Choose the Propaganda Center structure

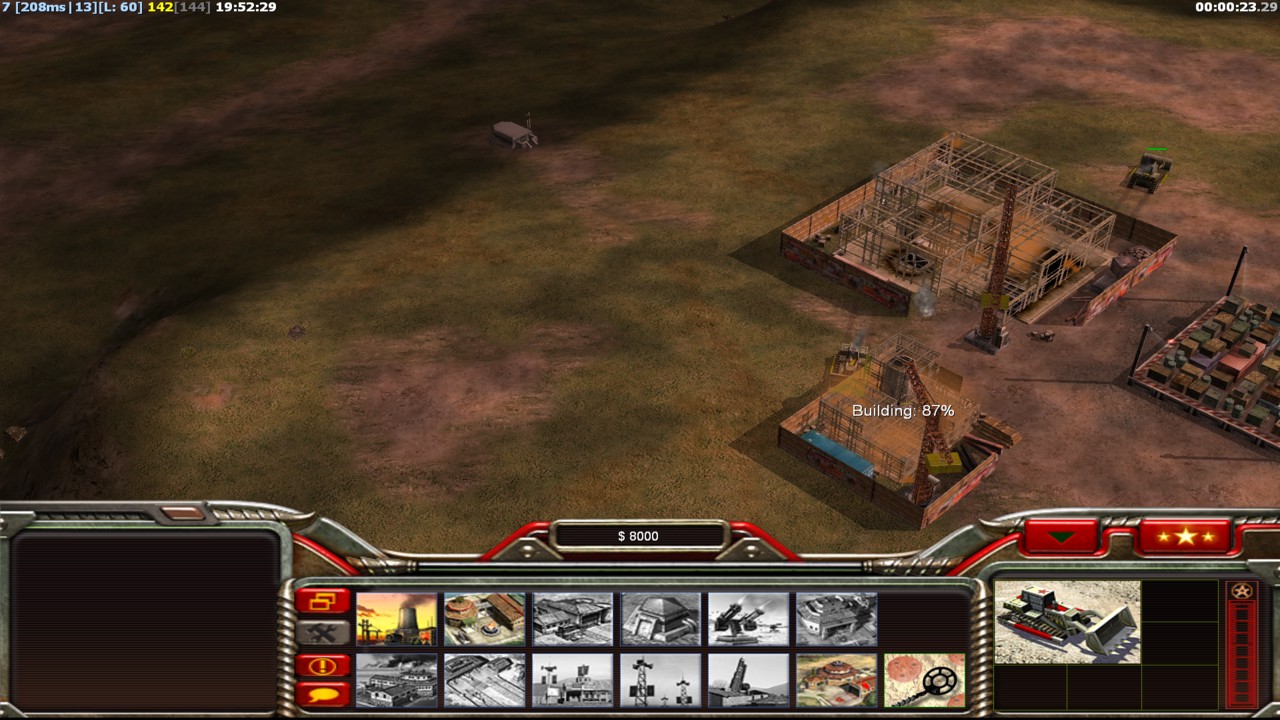click(x=396, y=680)
